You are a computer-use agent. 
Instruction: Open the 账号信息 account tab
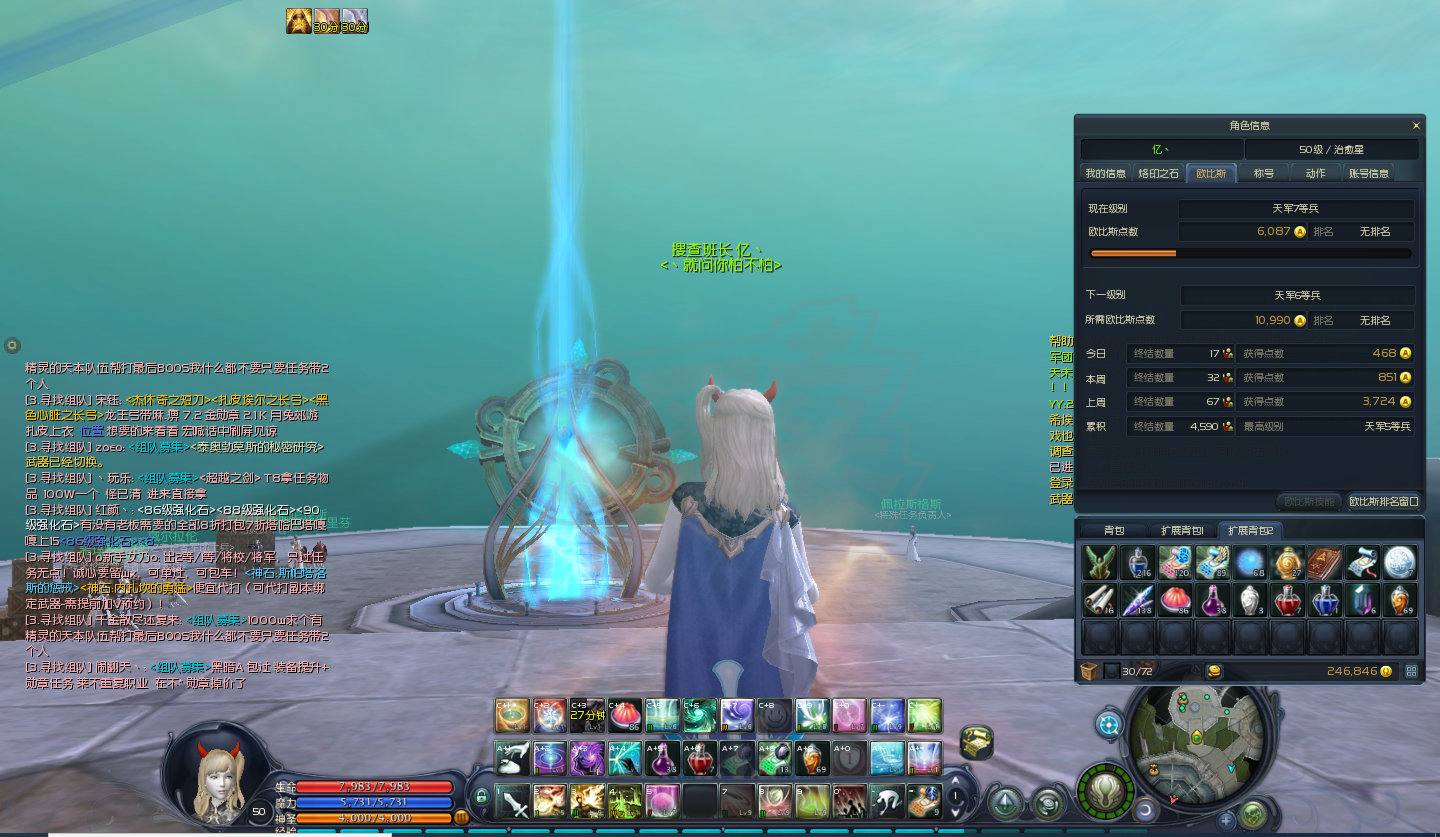tap(1368, 173)
